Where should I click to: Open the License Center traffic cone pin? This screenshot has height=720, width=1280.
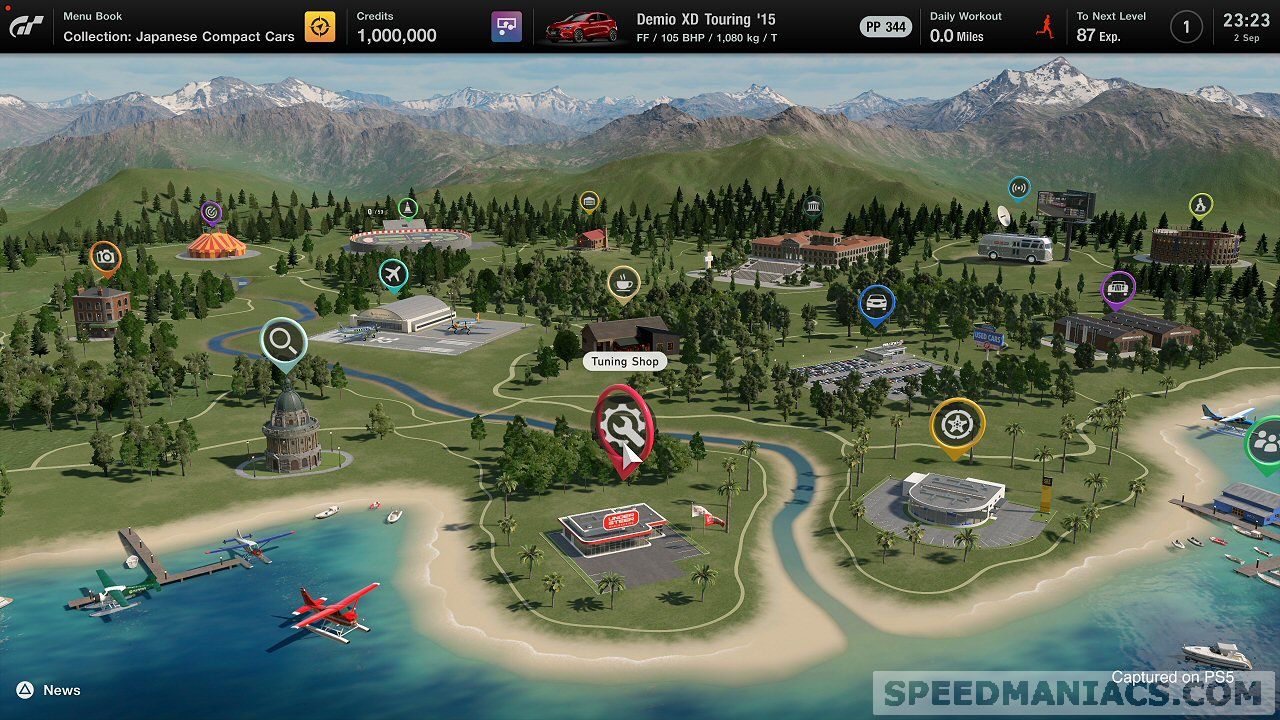(407, 208)
